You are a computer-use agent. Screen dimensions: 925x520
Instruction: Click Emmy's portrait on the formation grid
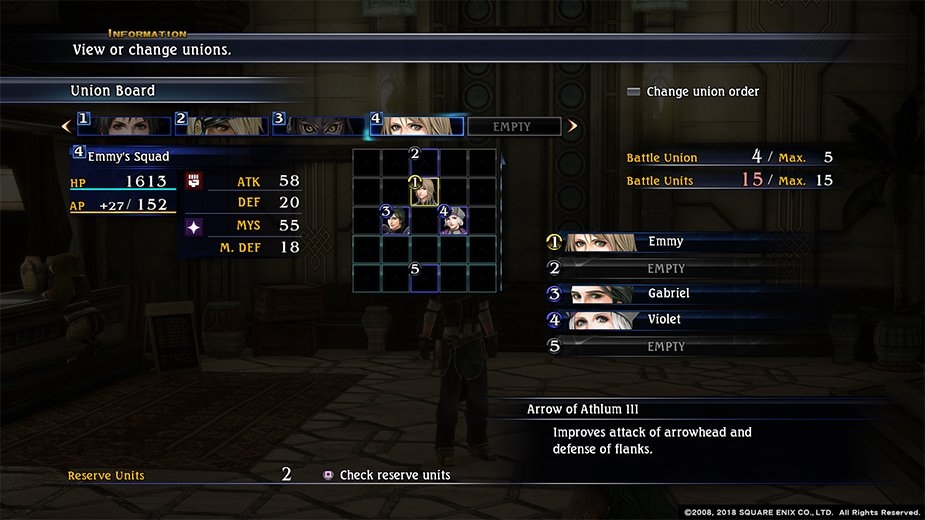425,191
